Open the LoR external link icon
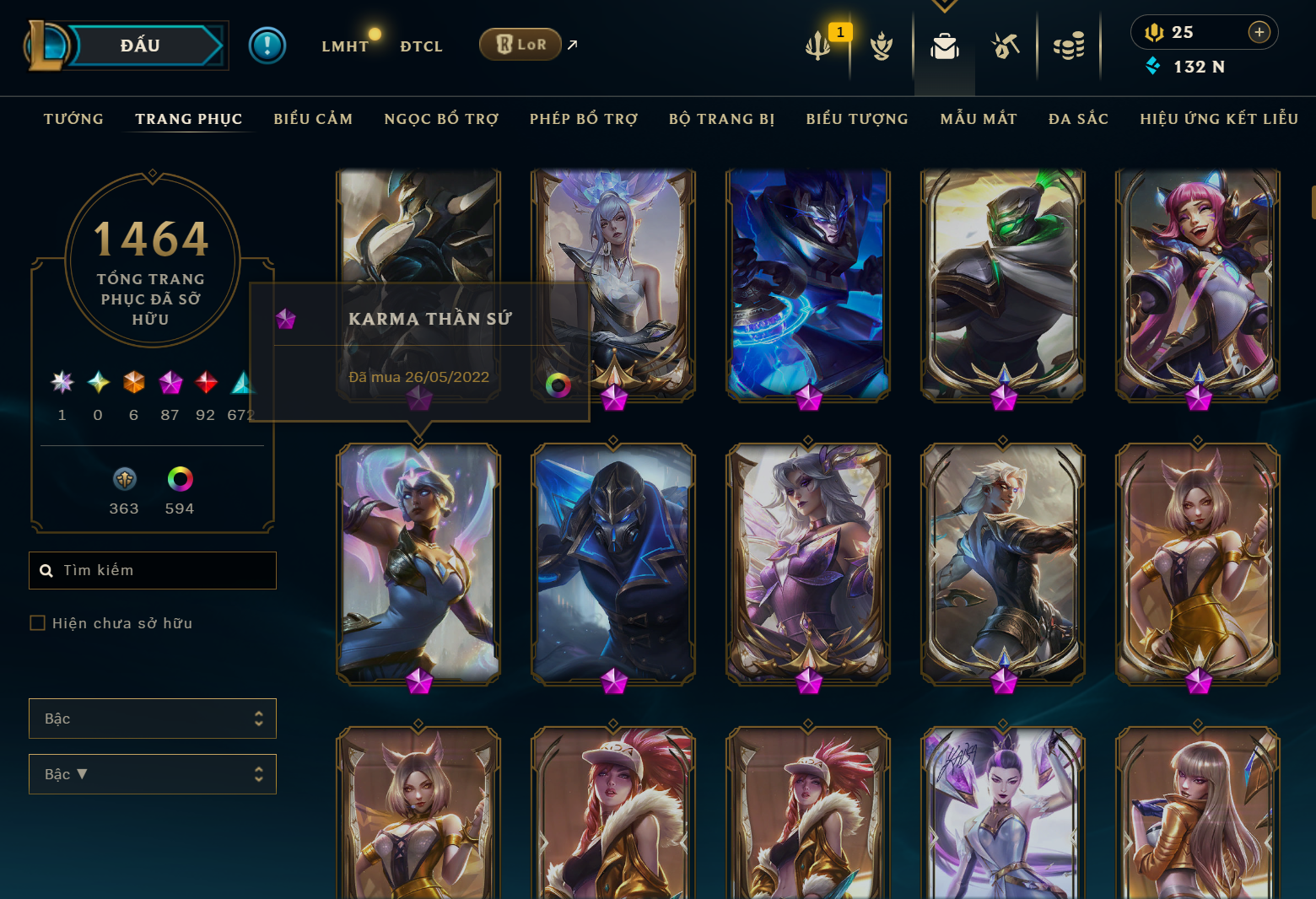Viewport: 1316px width, 899px height. (572, 45)
